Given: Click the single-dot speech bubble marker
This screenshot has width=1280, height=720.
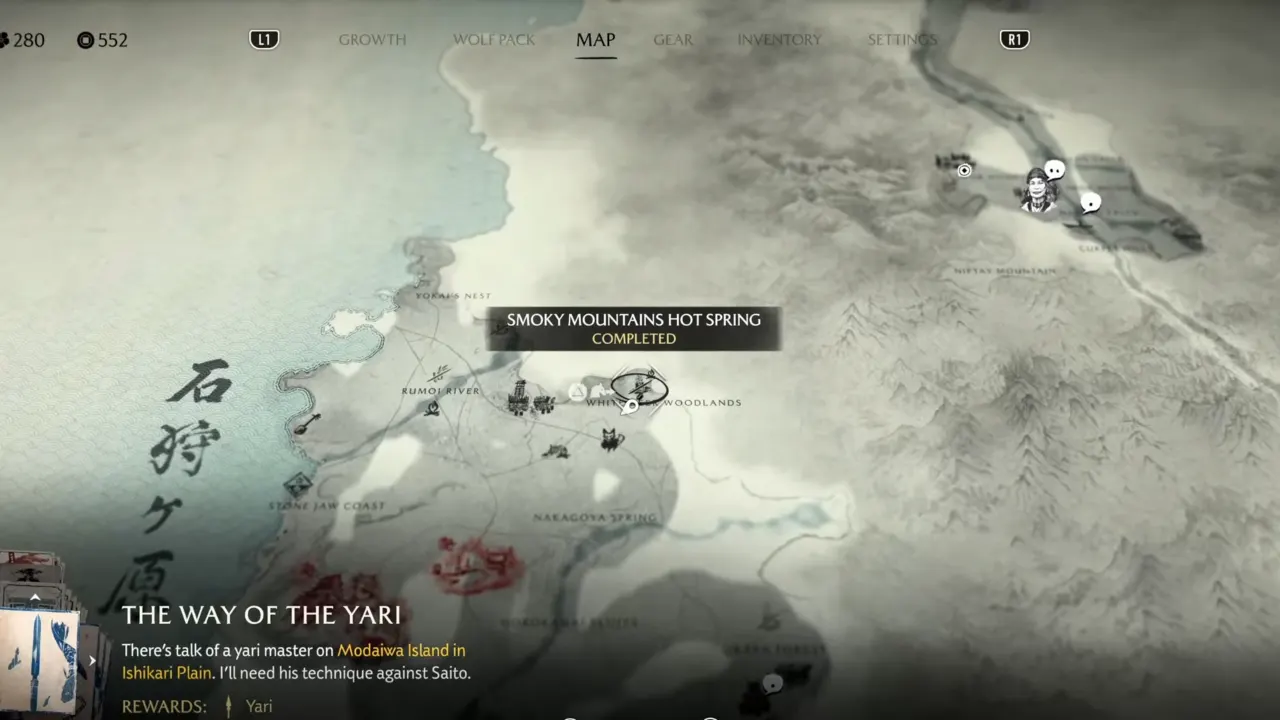Looking at the screenshot, I should (x=1091, y=203).
